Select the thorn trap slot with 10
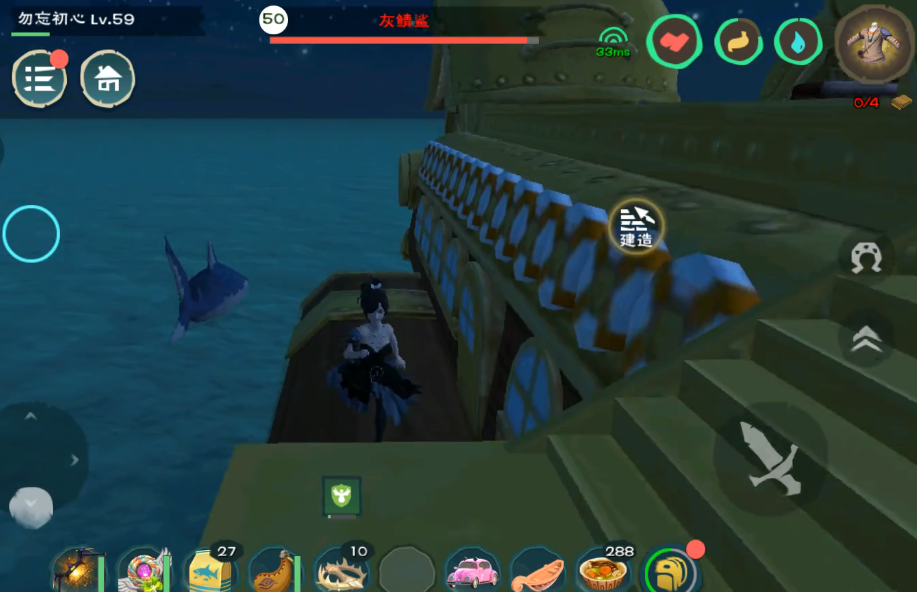The height and width of the screenshot is (592, 917). click(341, 571)
